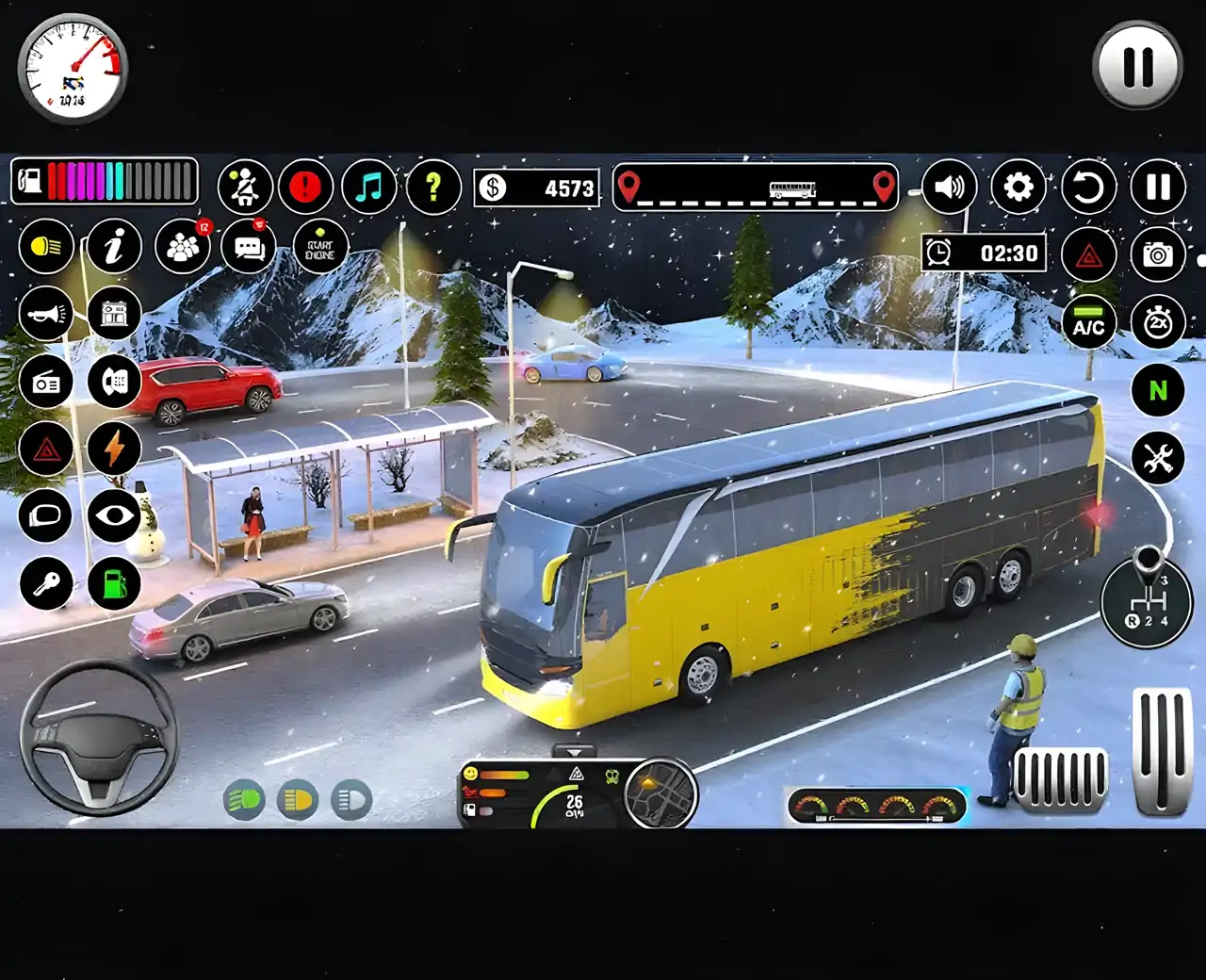The width and height of the screenshot is (1206, 980).
Task: Open help with the question mark
Action: (433, 187)
